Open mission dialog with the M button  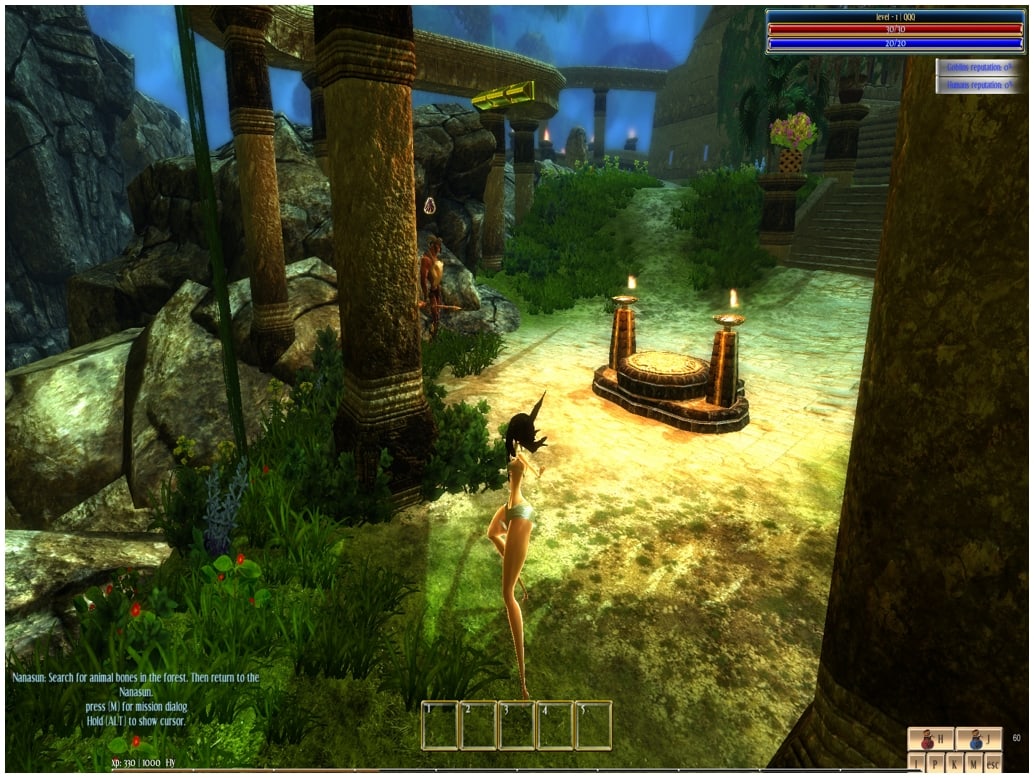tap(974, 764)
